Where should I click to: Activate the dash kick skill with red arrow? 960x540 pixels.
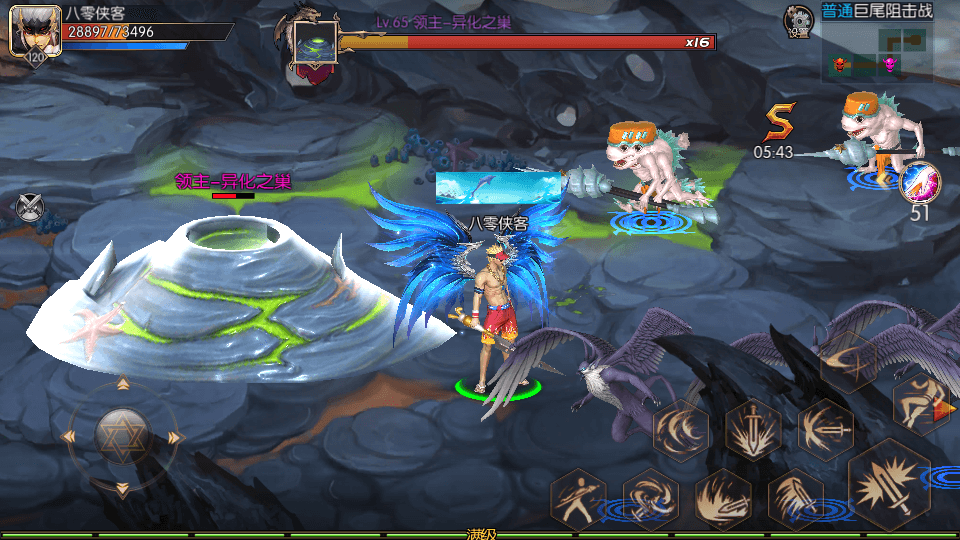(921, 402)
